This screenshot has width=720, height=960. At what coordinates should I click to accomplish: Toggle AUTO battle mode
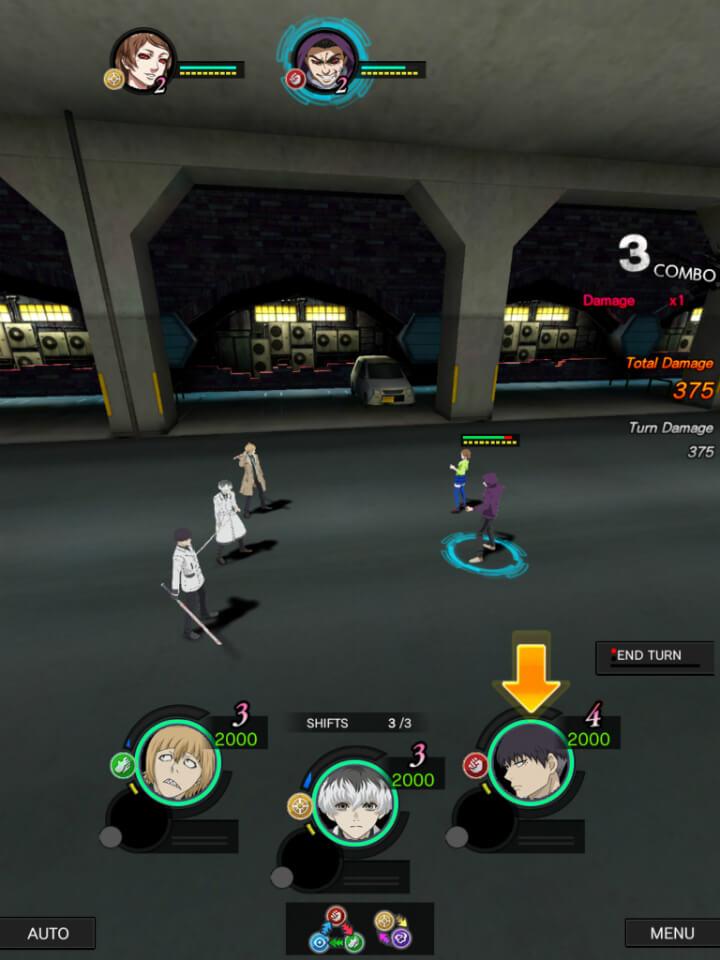(x=48, y=933)
